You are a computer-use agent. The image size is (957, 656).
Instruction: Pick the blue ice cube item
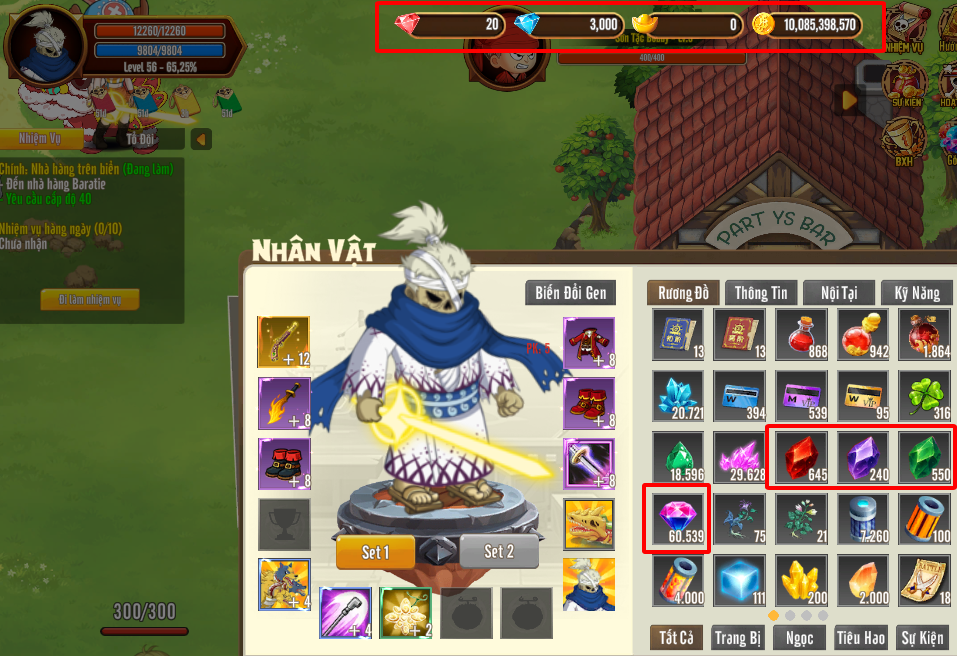tap(738, 579)
